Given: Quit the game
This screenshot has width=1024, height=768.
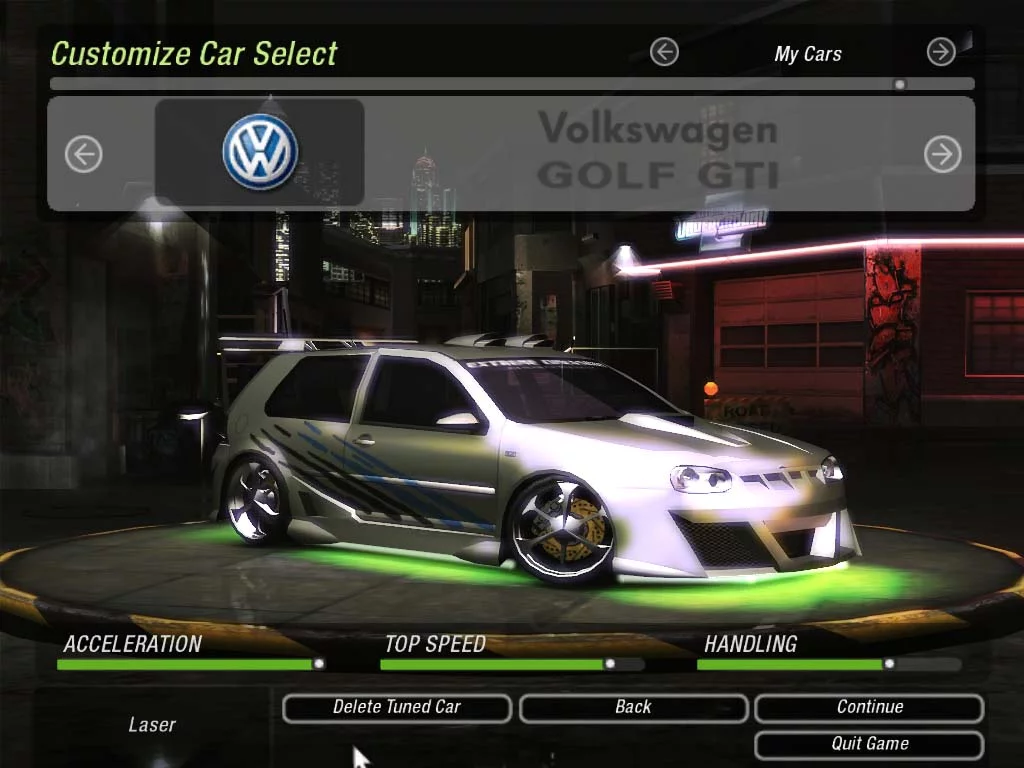Looking at the screenshot, I should coord(869,744).
